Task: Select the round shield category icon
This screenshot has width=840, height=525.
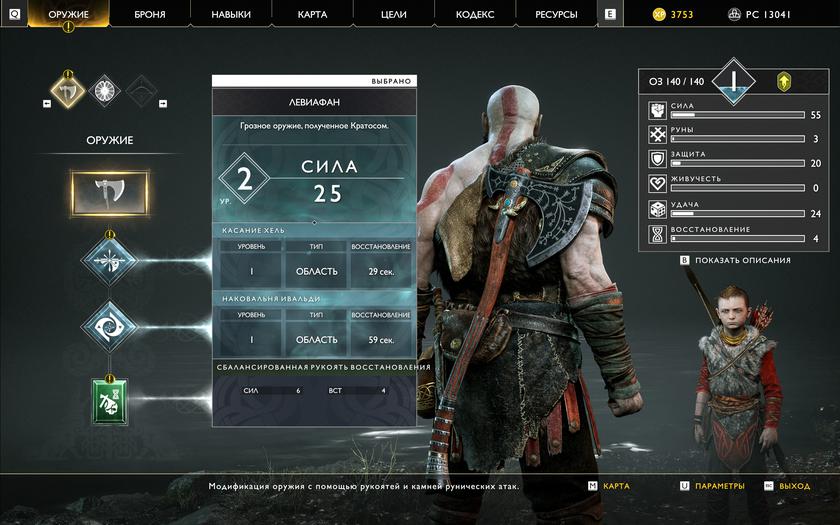Action: pos(105,90)
